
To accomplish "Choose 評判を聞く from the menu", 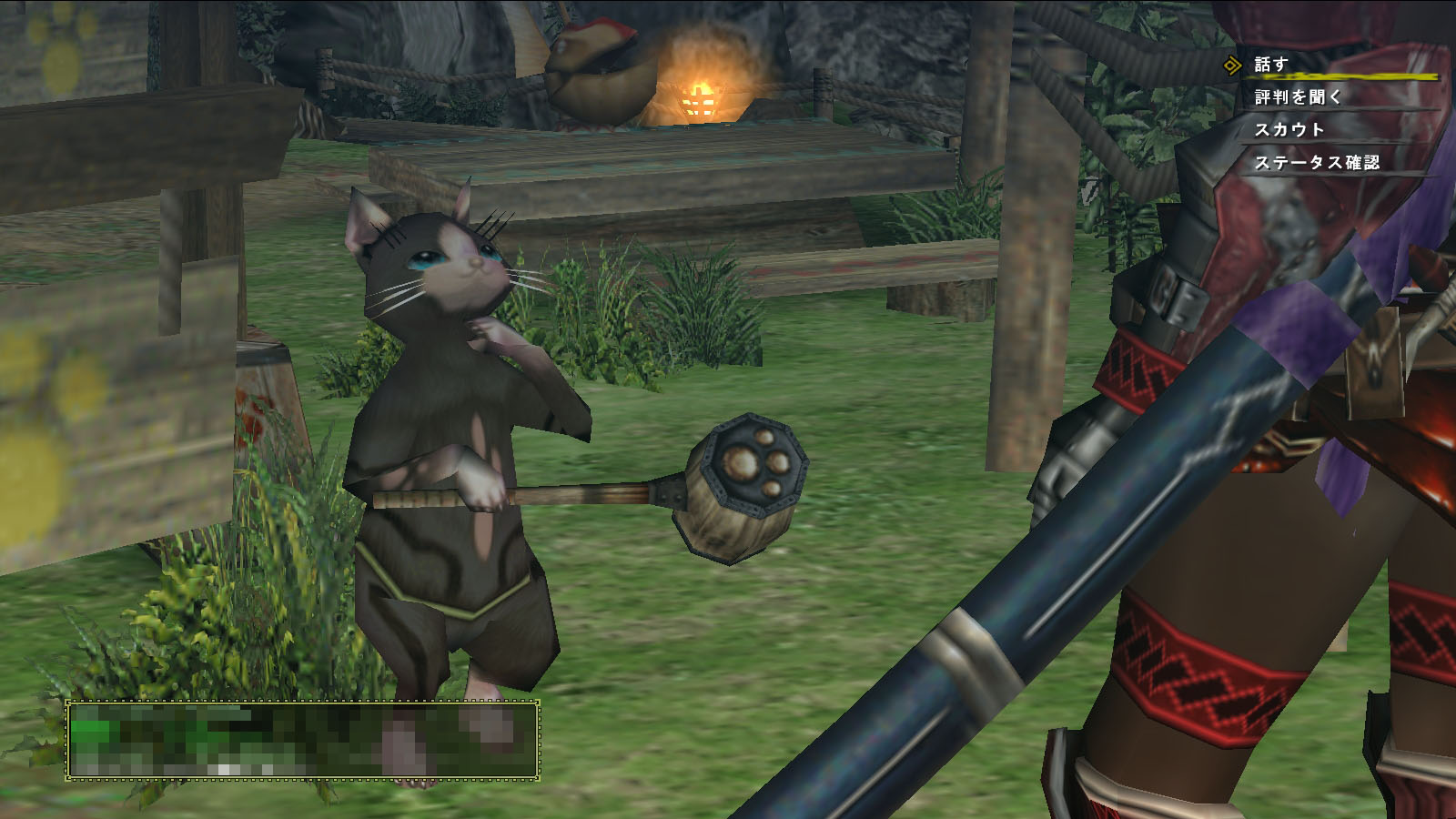I will 1298,97.
